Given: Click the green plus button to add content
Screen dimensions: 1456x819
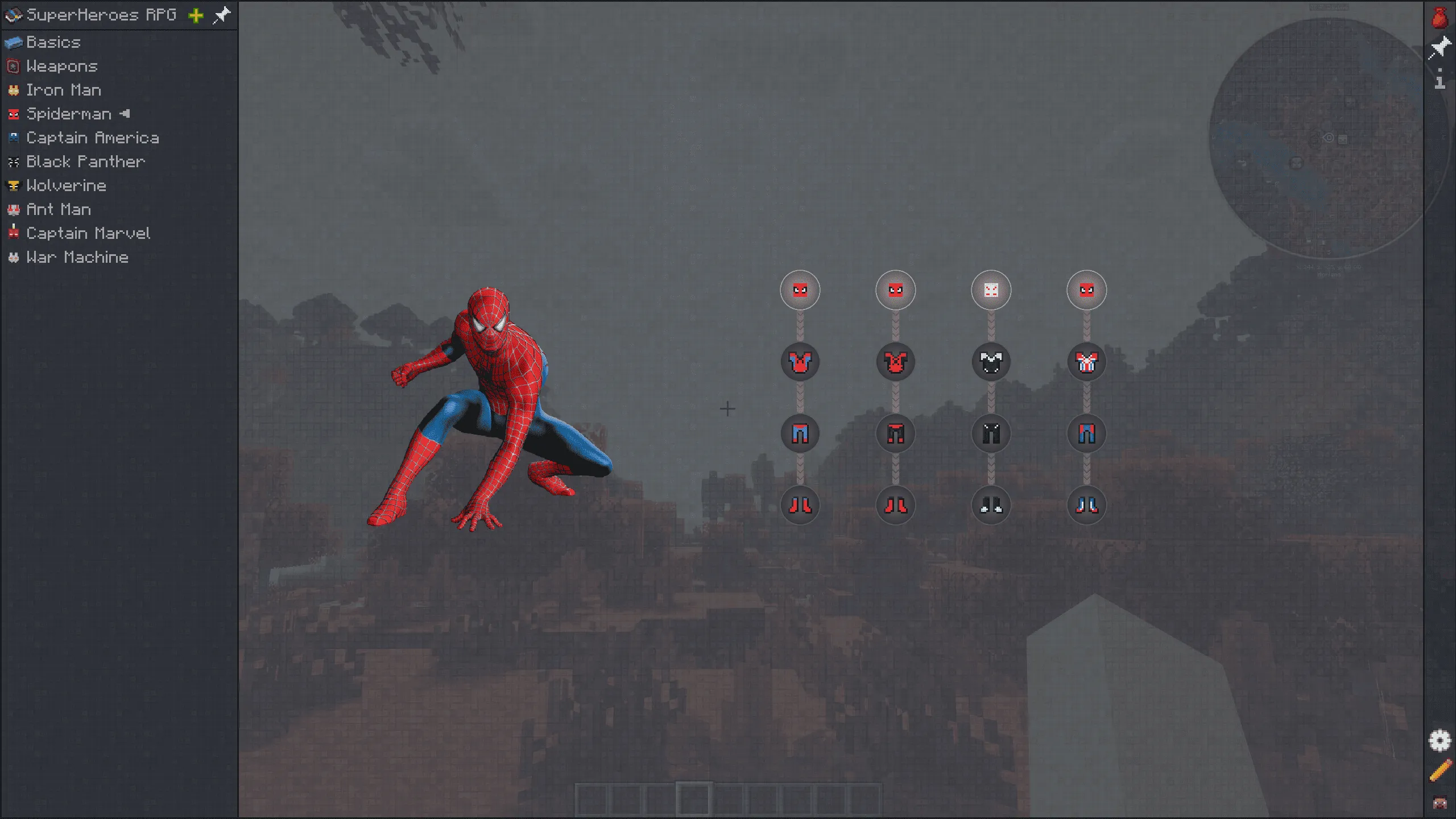Looking at the screenshot, I should click(196, 15).
